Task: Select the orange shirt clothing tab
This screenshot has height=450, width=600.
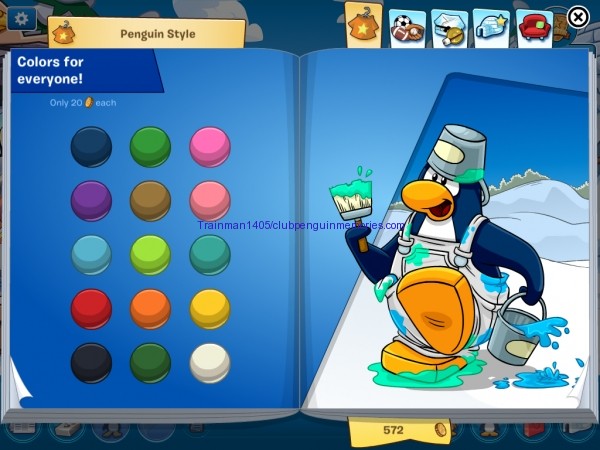Action: (x=363, y=27)
